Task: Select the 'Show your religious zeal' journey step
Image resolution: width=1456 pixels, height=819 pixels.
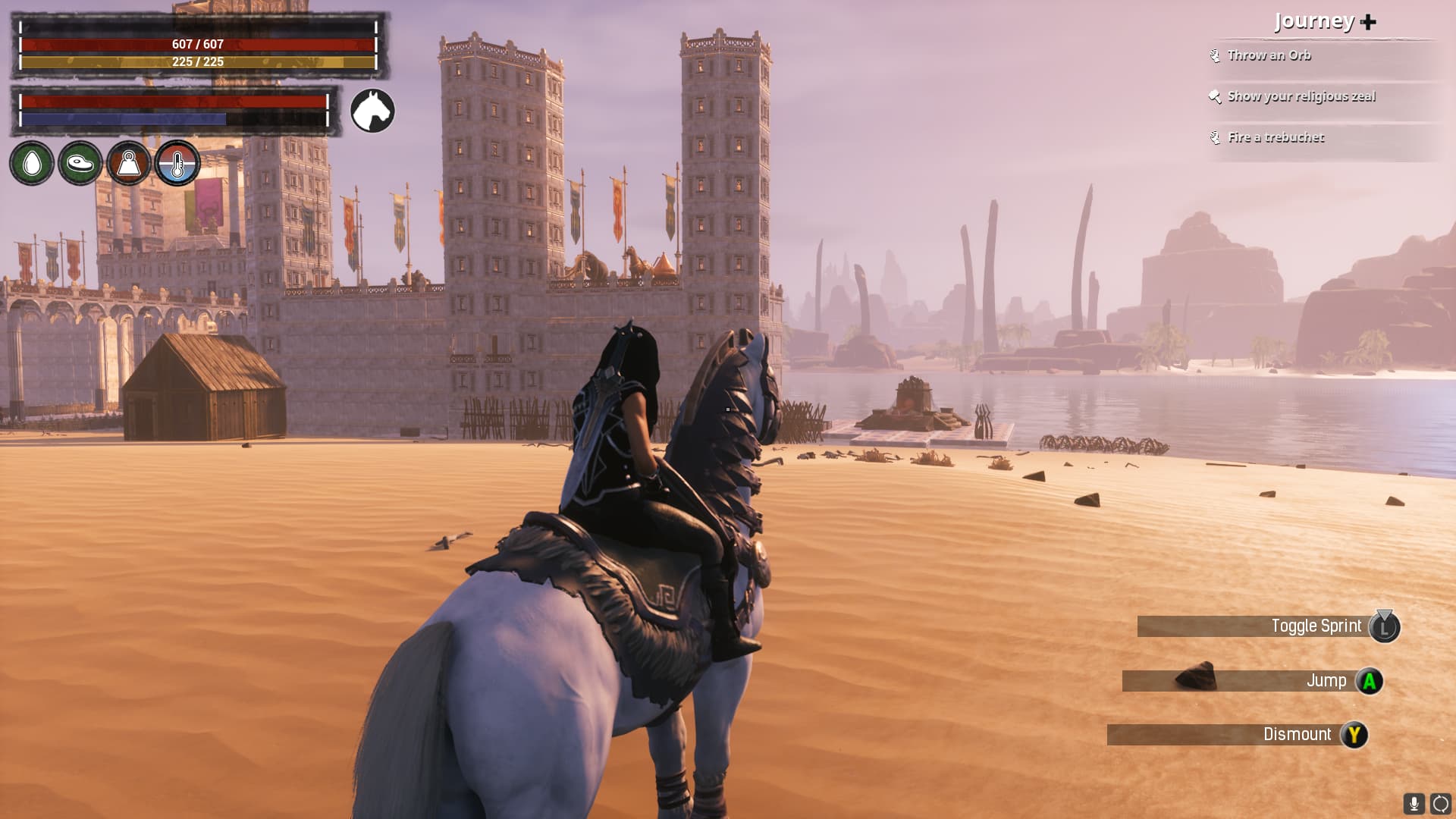Action: tap(1301, 96)
